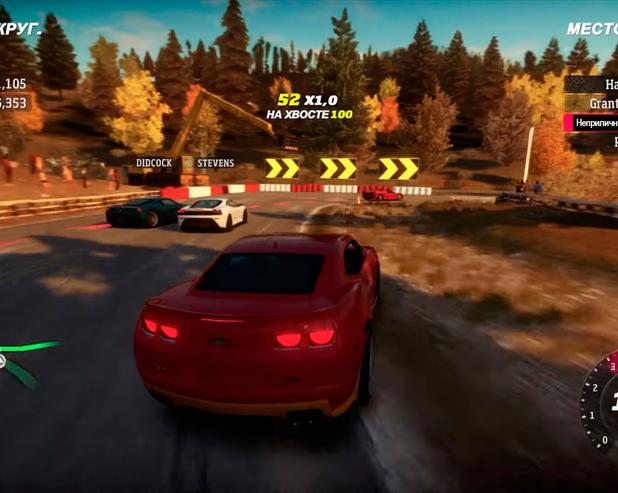Select the pink-highlighted player leaderboard row
Image resolution: width=618 pixels, height=493 pixels.
click(593, 123)
